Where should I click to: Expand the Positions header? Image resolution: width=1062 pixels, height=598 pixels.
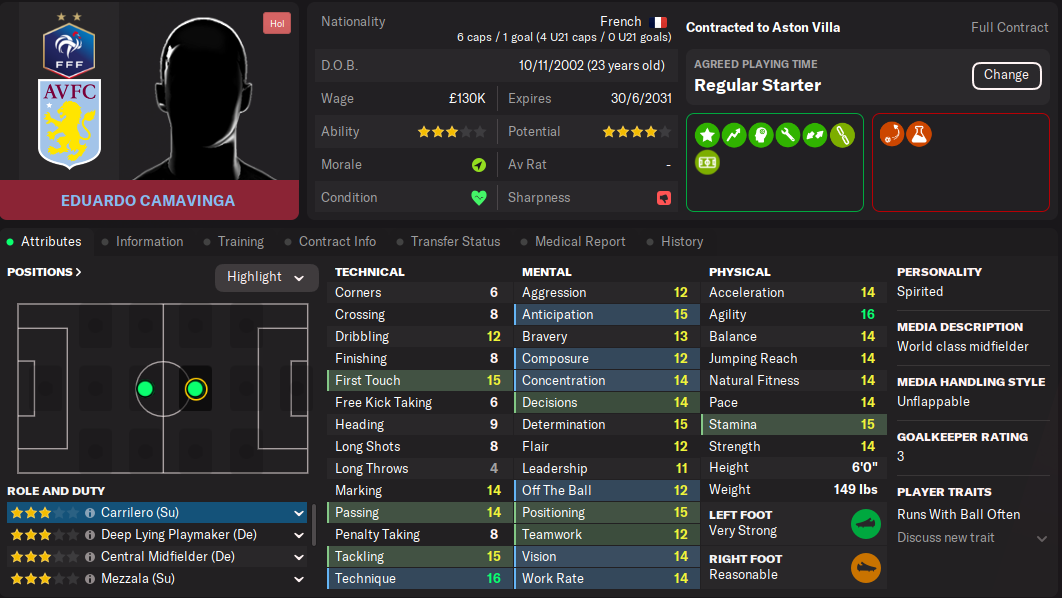pos(44,272)
